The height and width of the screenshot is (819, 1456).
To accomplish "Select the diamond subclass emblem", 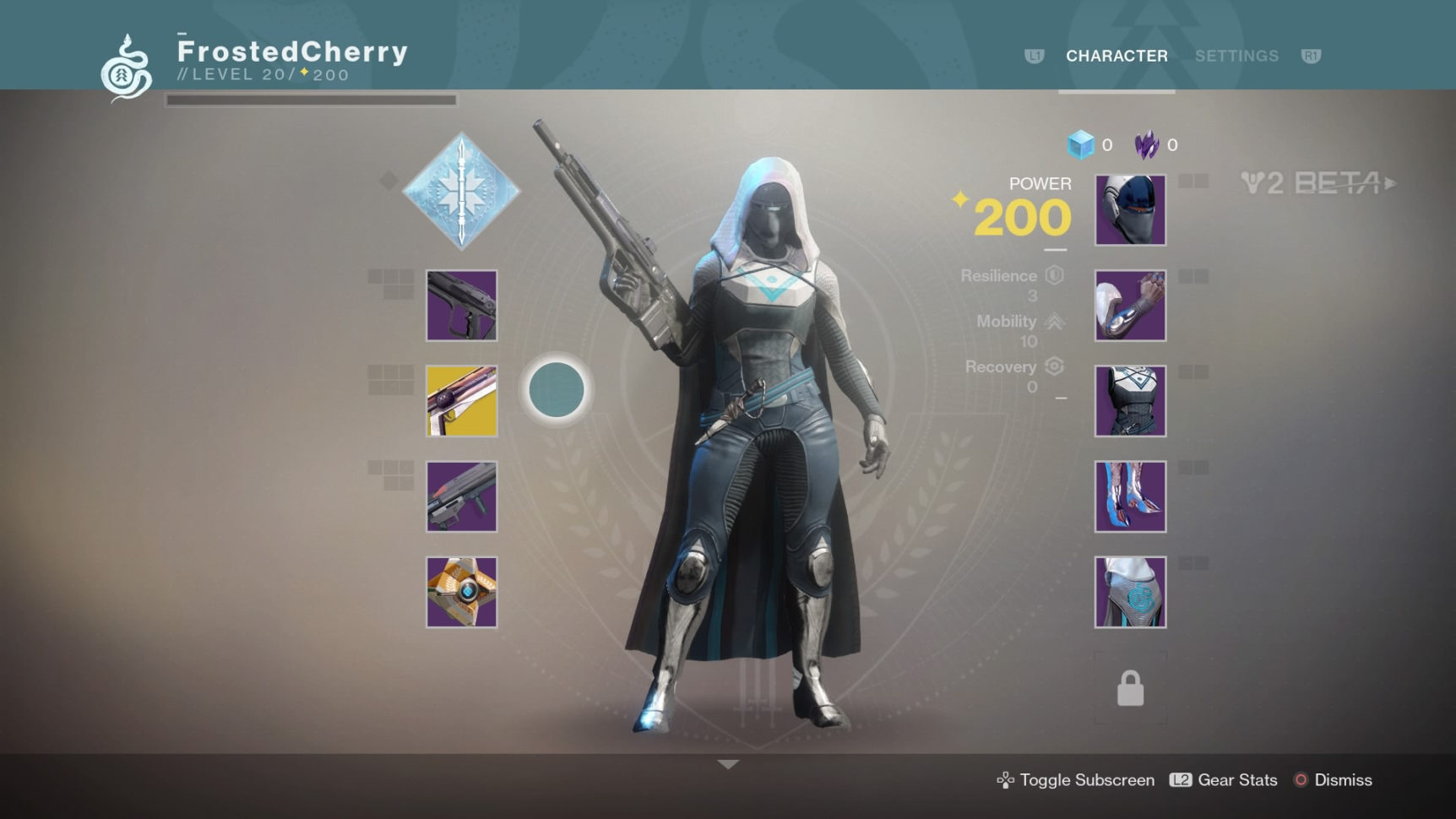I will 461,191.
